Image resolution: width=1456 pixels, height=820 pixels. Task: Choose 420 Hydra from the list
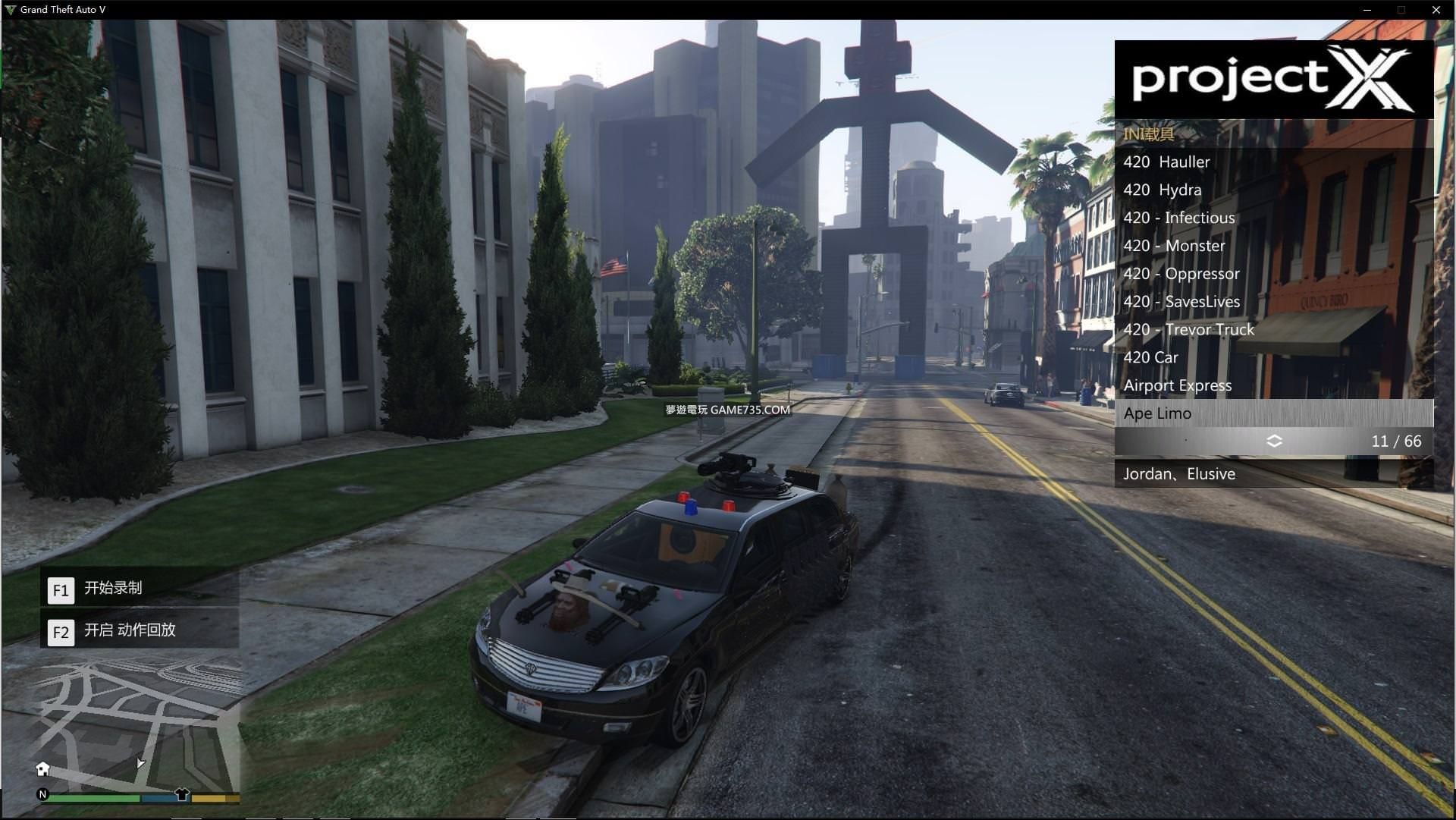click(x=1162, y=190)
